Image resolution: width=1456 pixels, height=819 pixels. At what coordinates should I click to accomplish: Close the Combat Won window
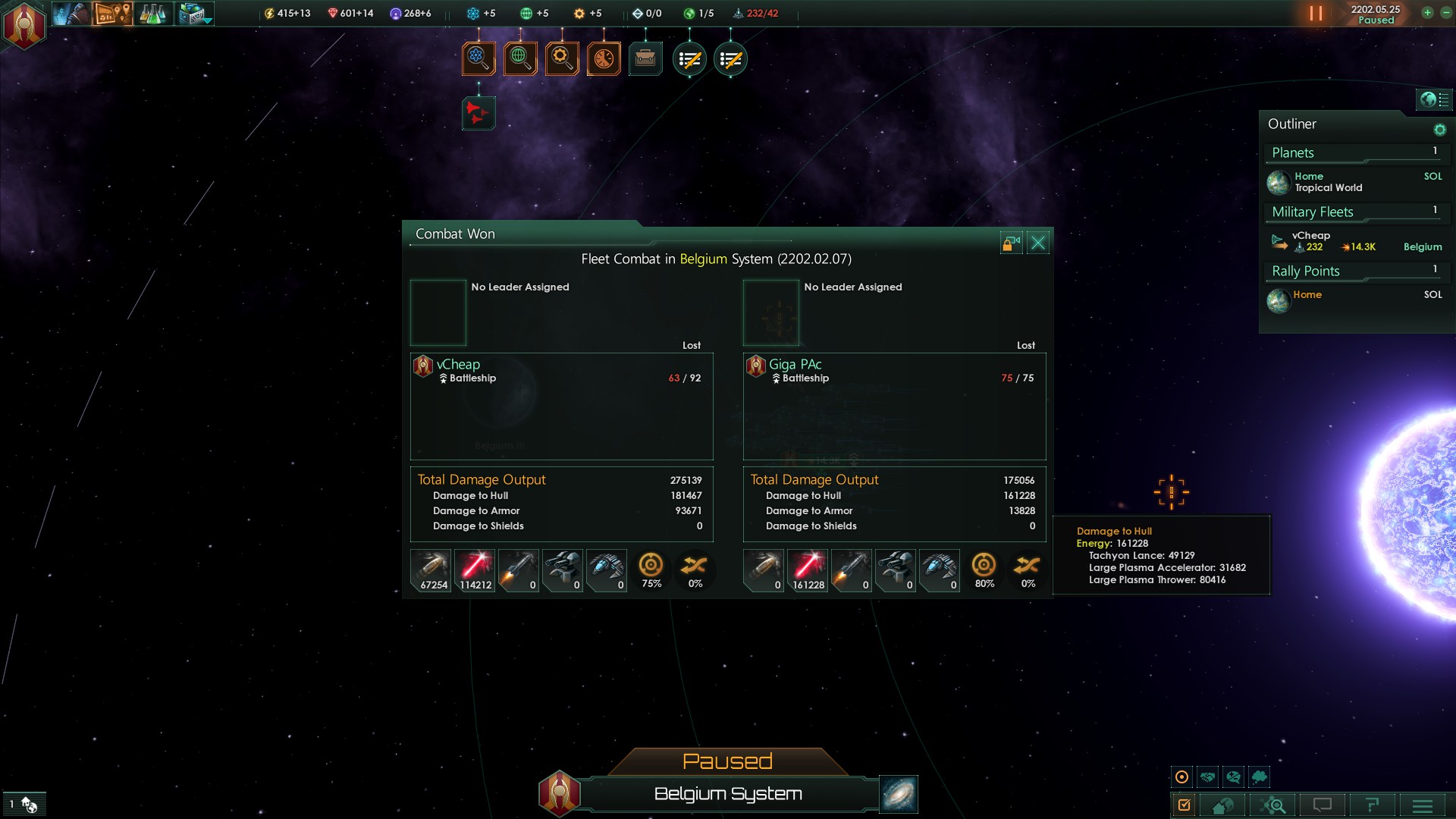tap(1038, 243)
